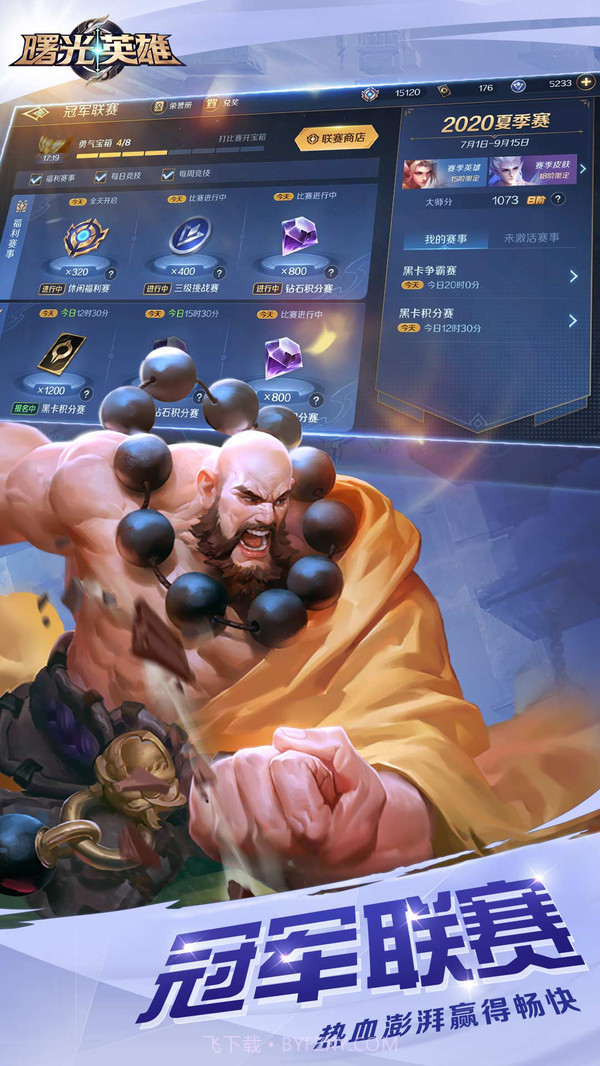This screenshot has height=1066, width=600.
Task: Go back using the 冠军联赛 arrow
Action: (35, 113)
